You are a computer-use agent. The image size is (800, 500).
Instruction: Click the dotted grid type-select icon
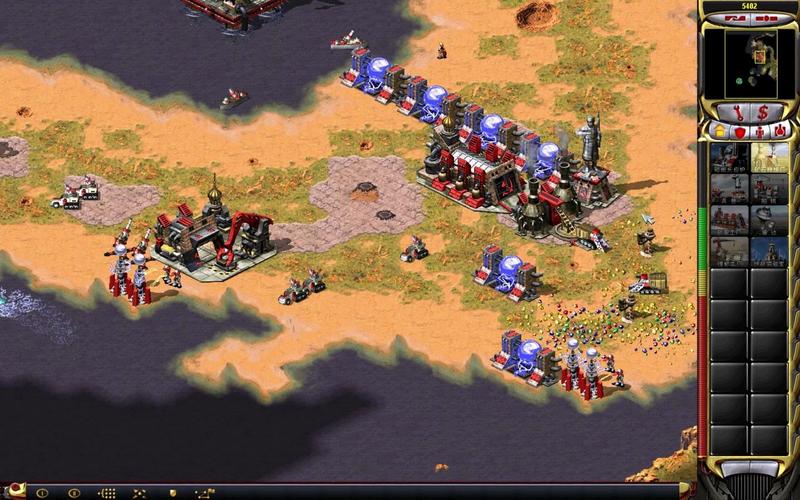point(107,493)
